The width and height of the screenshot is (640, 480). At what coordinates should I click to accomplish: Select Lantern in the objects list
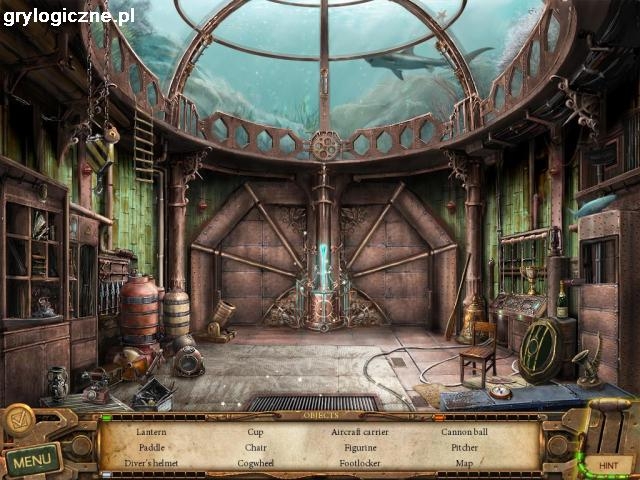point(153,431)
